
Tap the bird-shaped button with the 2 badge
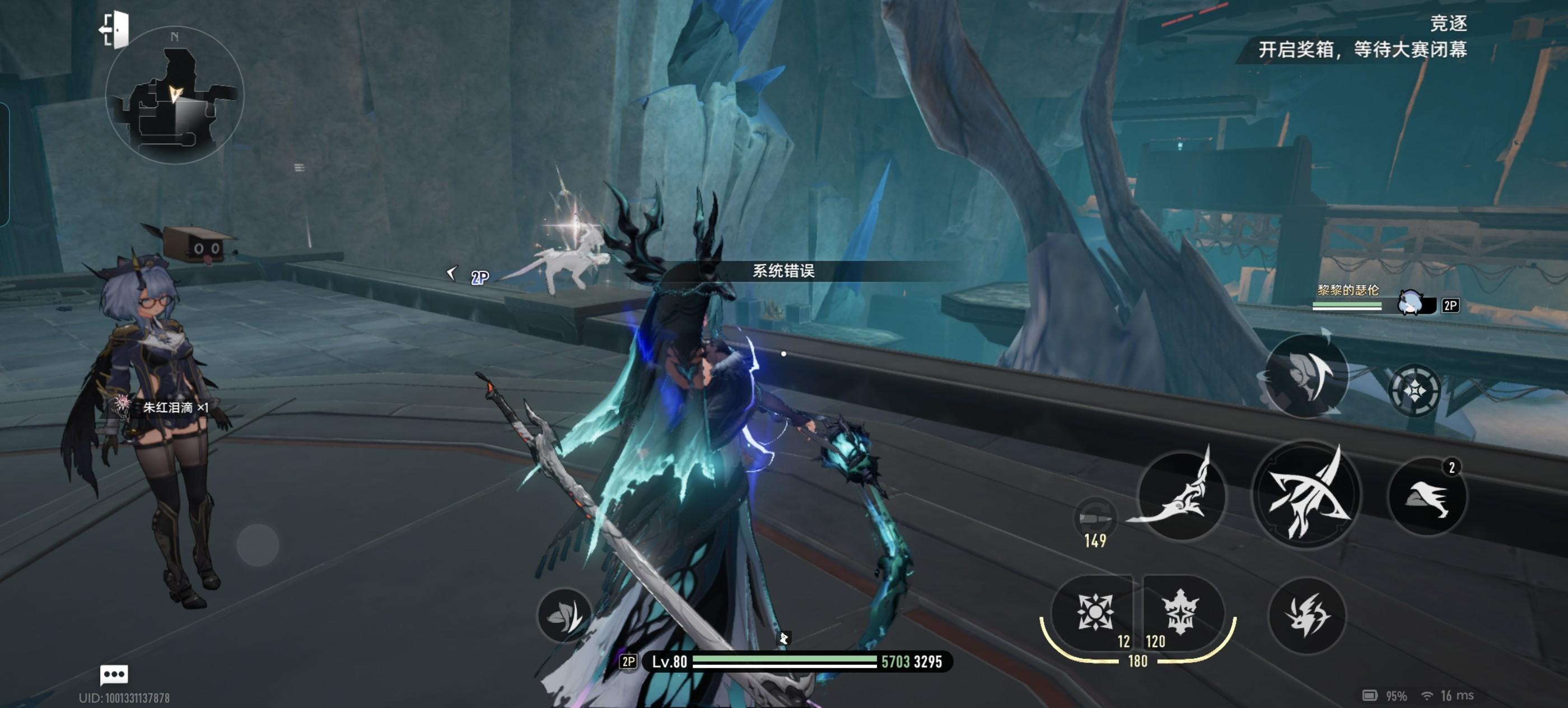(1426, 497)
